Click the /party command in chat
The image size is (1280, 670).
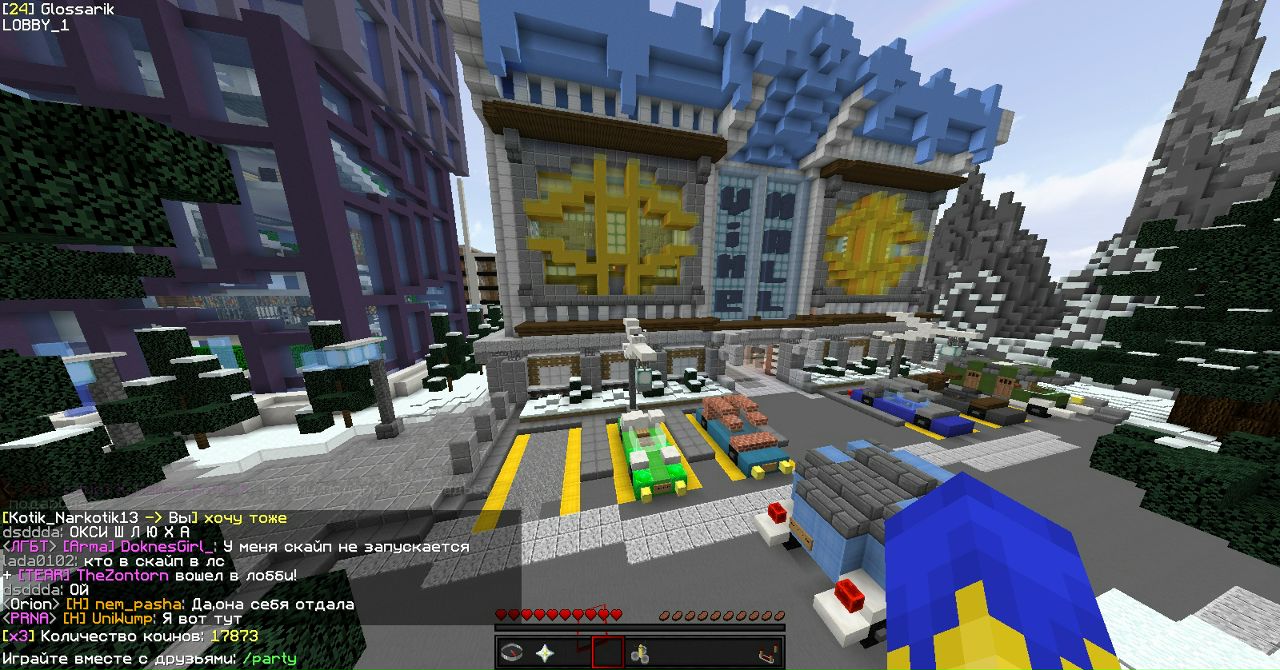[269, 660]
